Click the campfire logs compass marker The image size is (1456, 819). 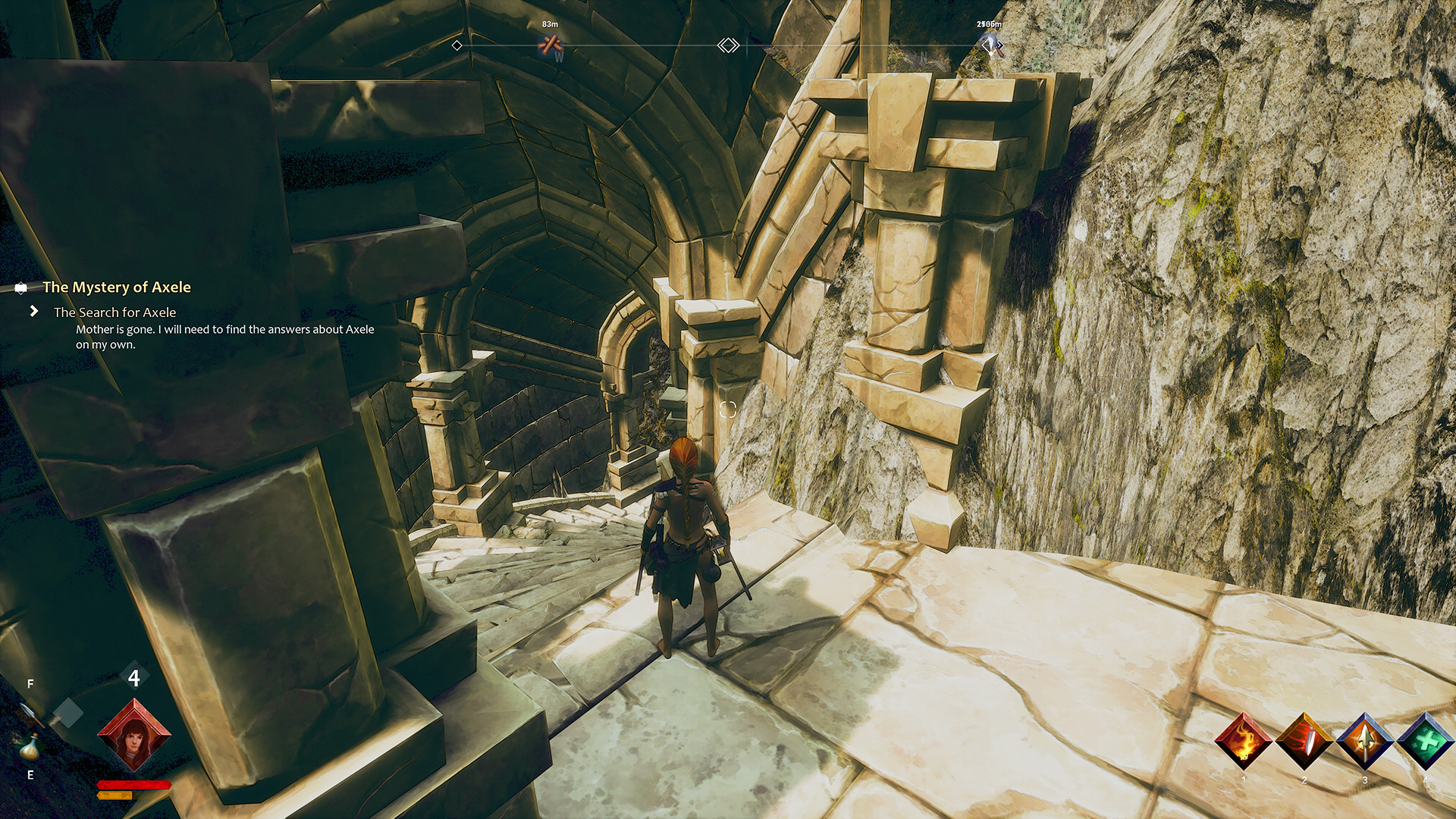coord(551,46)
